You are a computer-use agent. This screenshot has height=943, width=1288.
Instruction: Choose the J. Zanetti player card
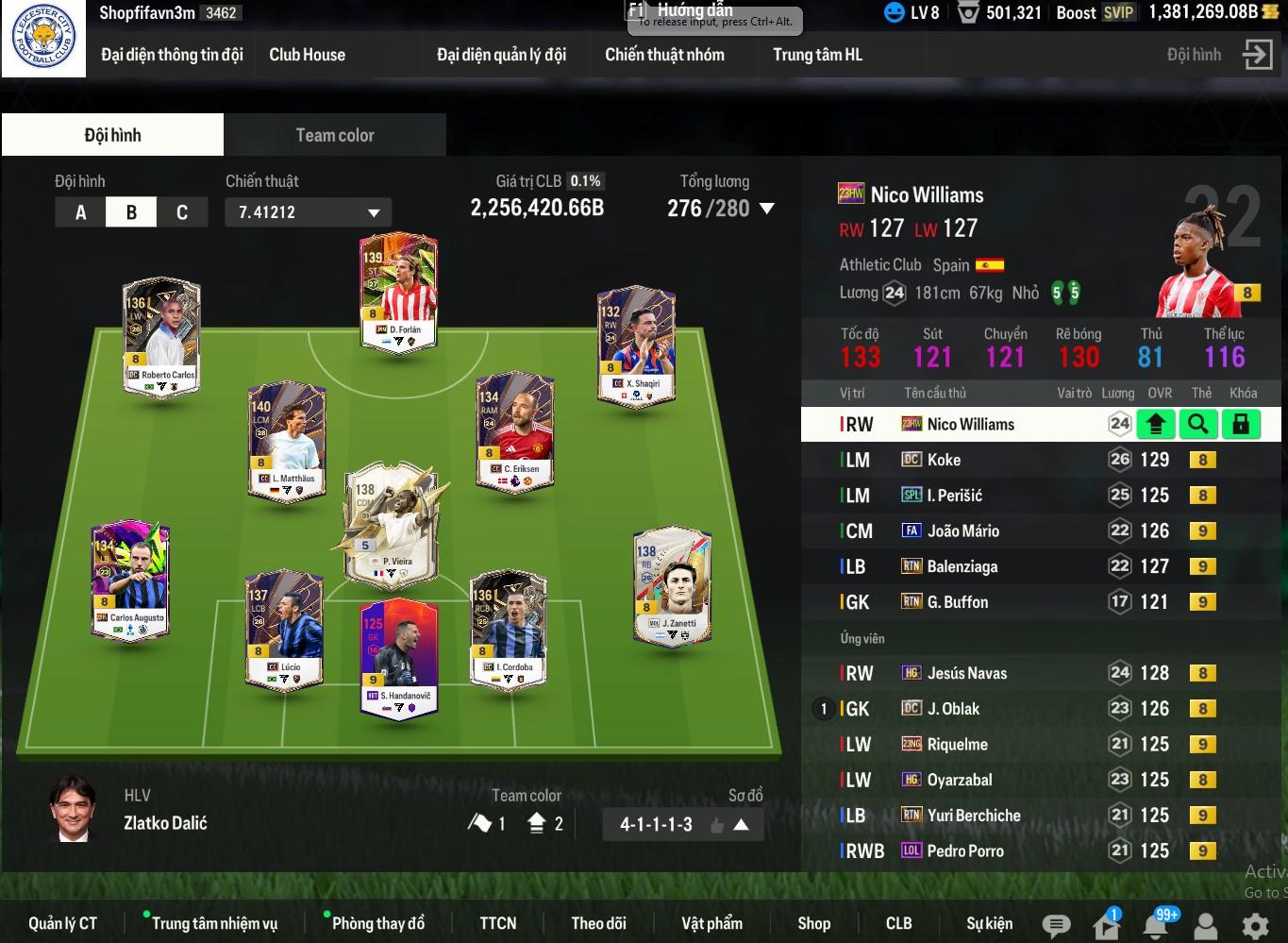pos(672,585)
